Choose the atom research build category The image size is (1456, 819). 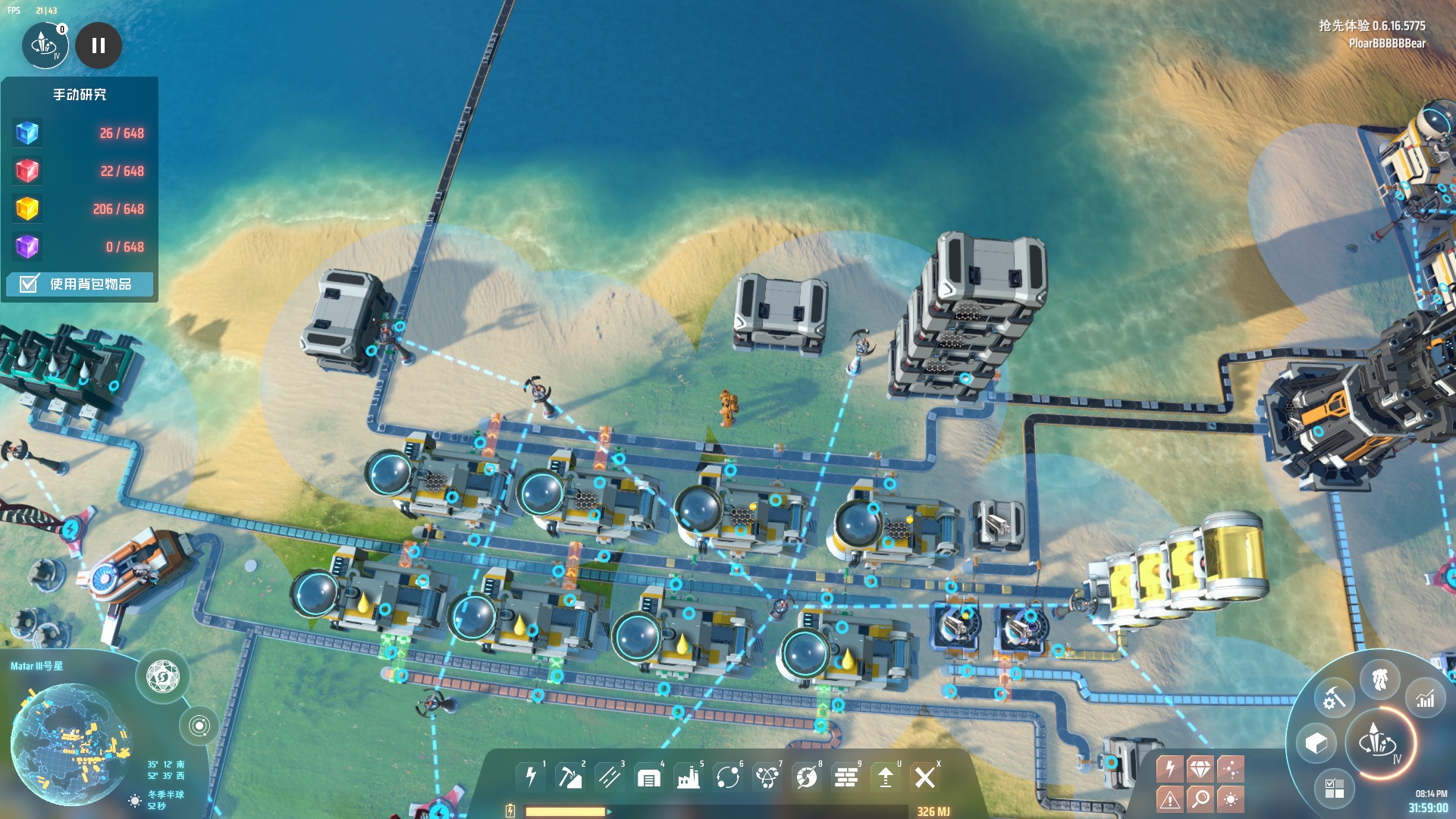(x=767, y=777)
